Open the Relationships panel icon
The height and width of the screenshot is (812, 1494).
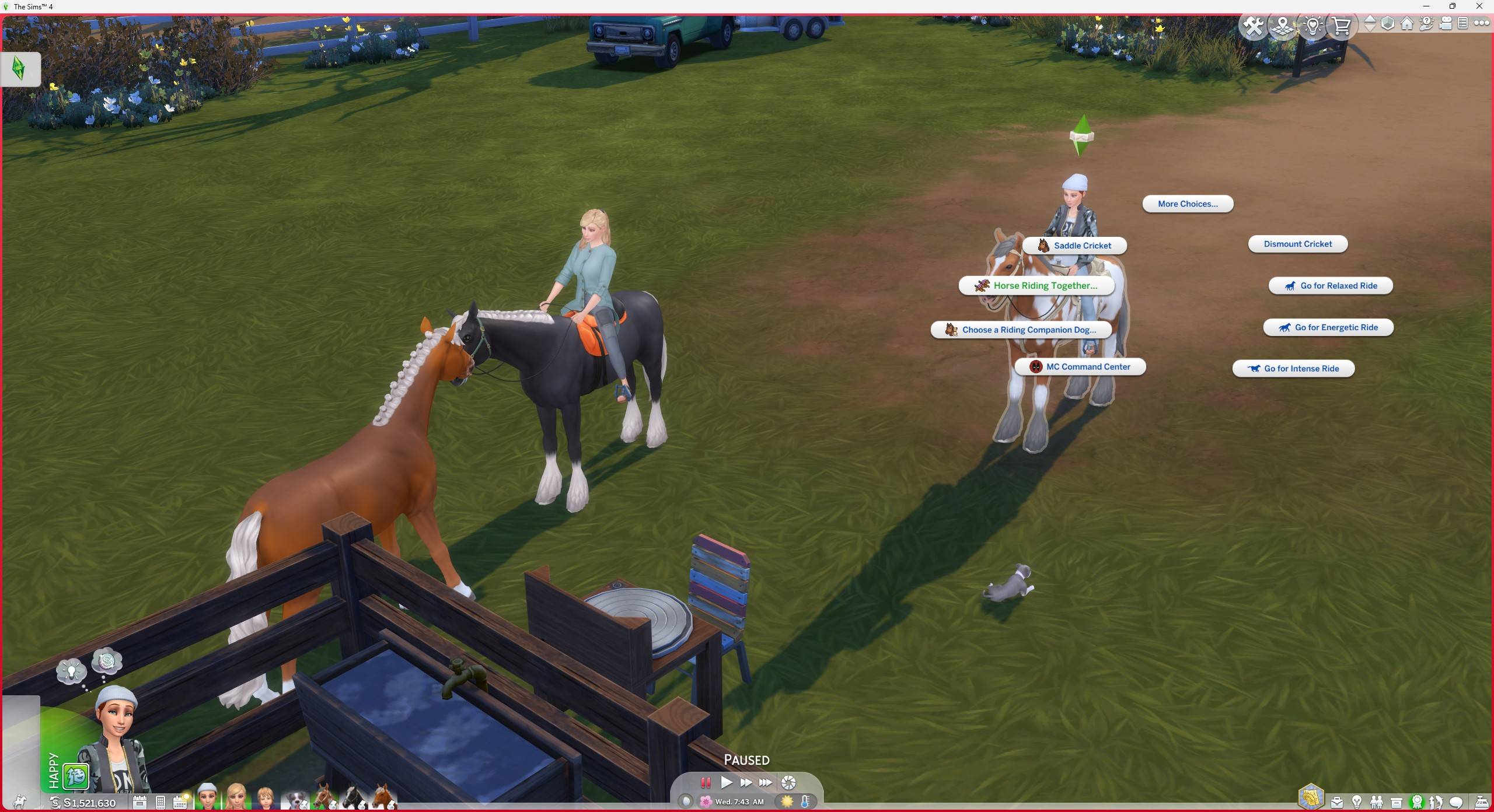click(x=1376, y=802)
